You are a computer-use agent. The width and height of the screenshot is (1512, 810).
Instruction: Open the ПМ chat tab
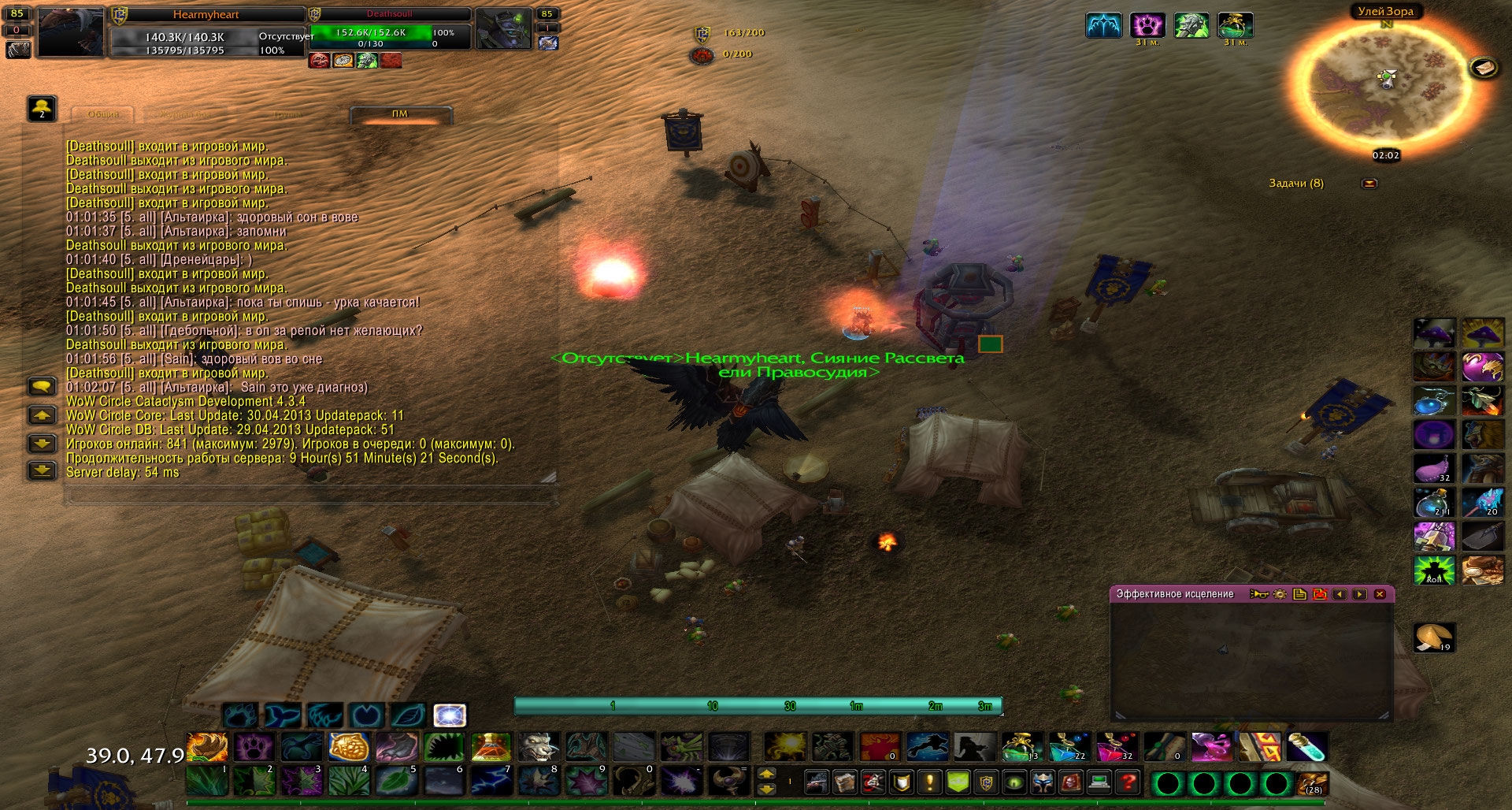point(400,114)
